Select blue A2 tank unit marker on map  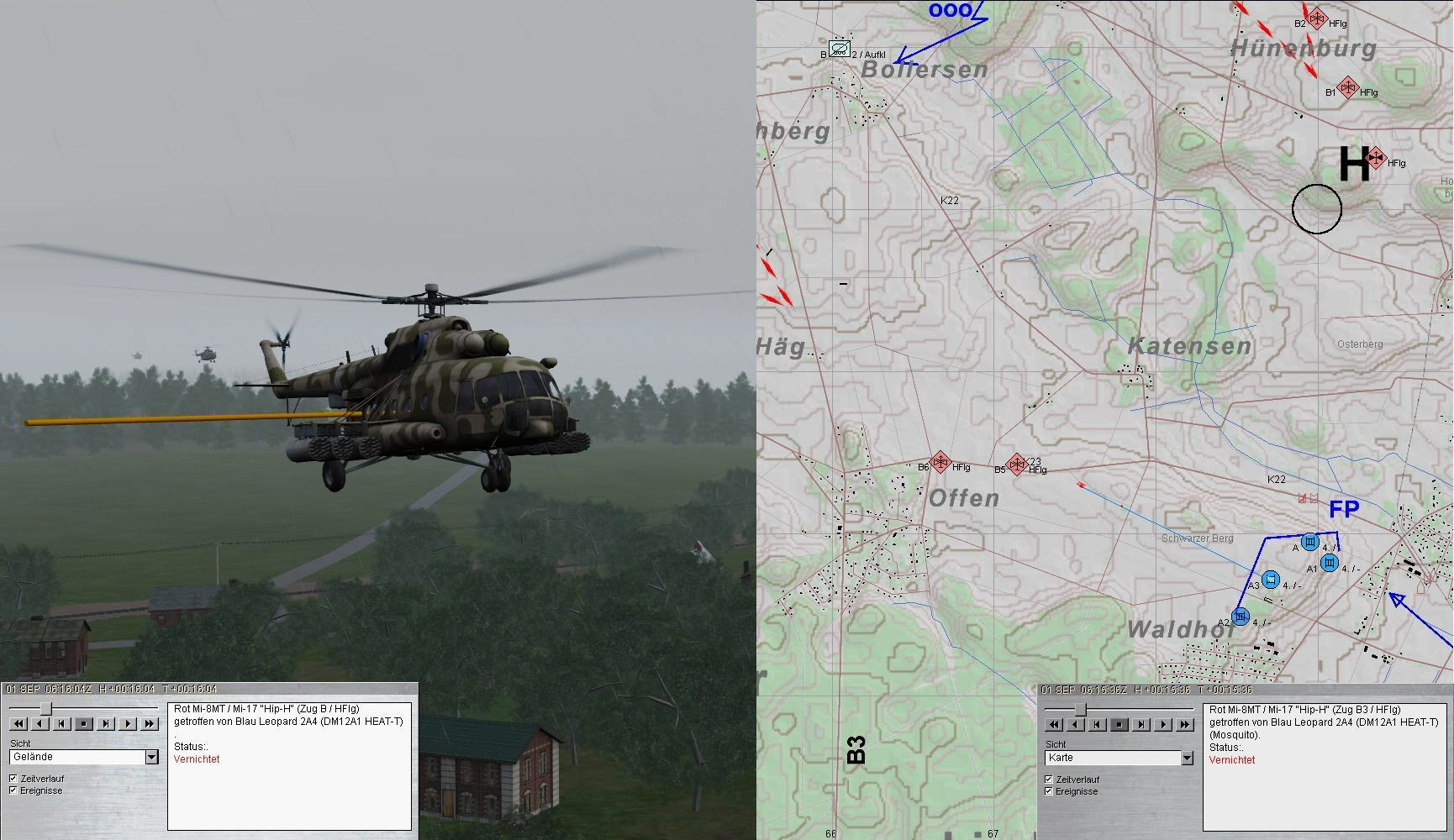(x=1241, y=617)
